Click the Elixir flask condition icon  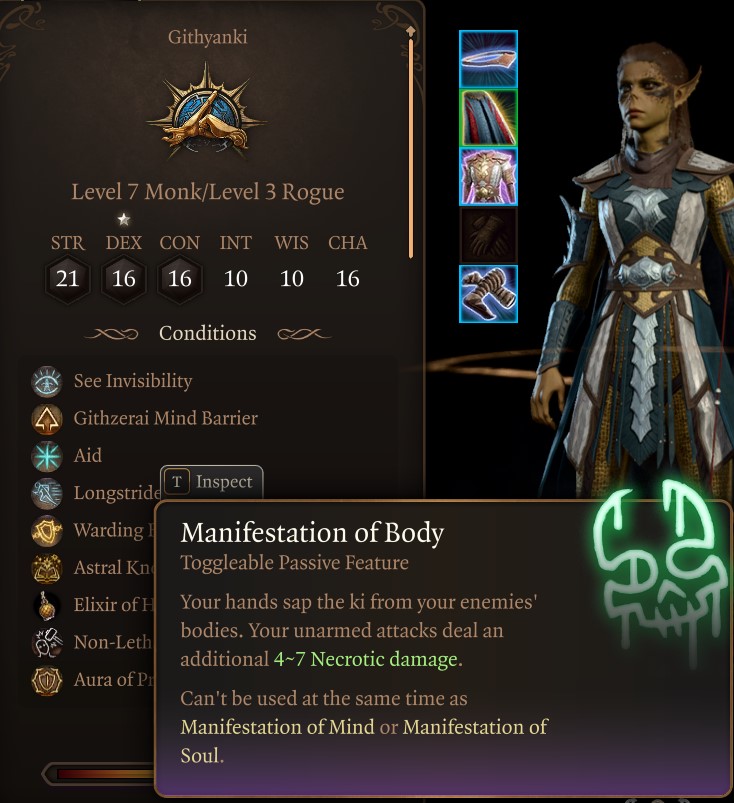click(47, 605)
